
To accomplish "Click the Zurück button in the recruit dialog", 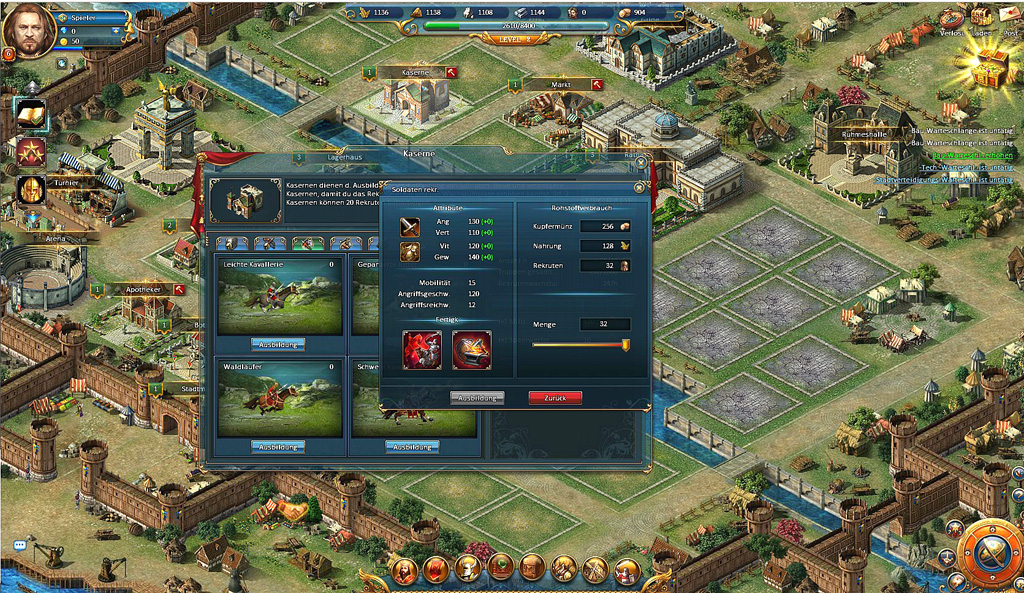I will [555, 397].
